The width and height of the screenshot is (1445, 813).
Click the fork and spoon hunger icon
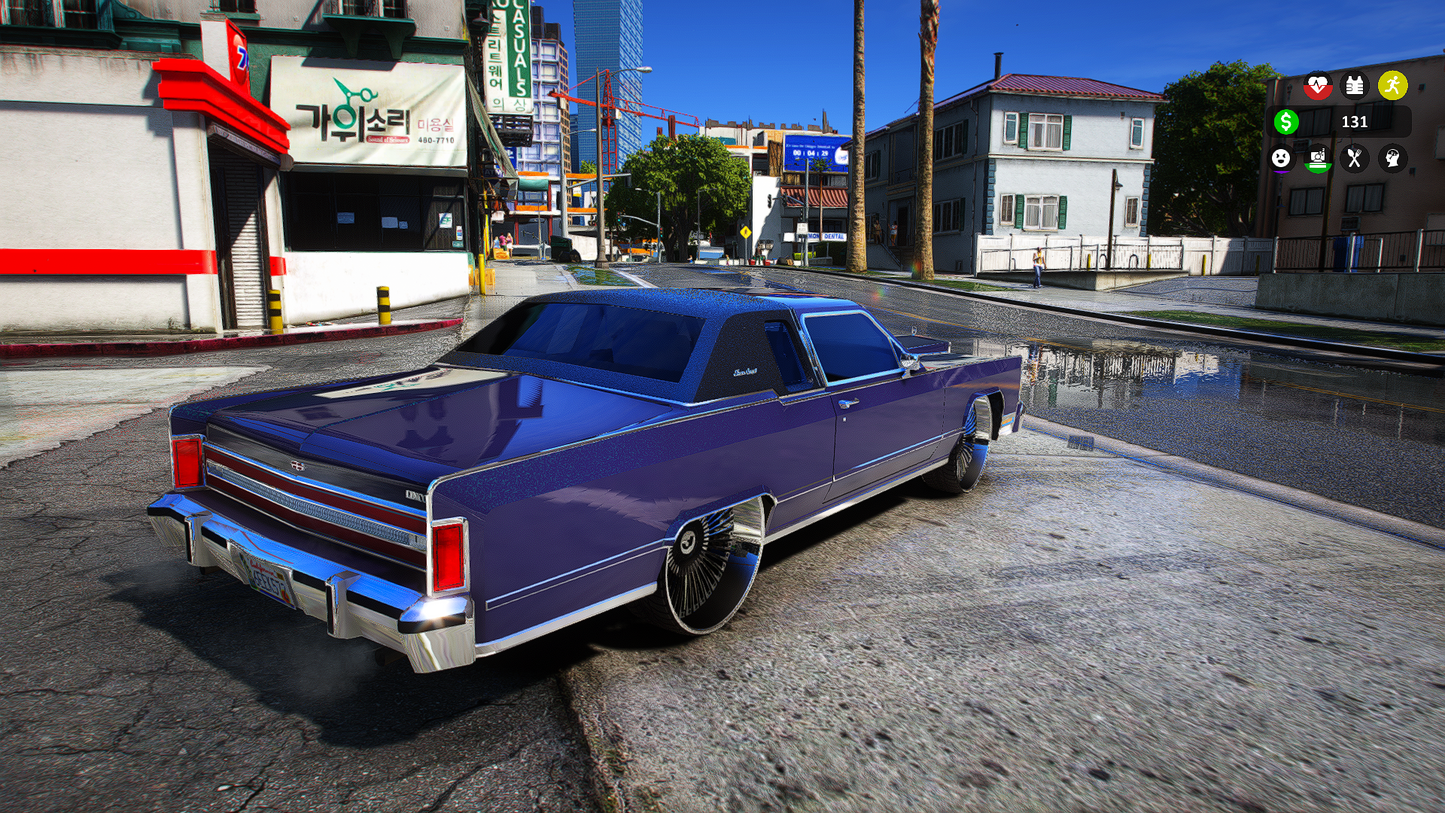1354,158
